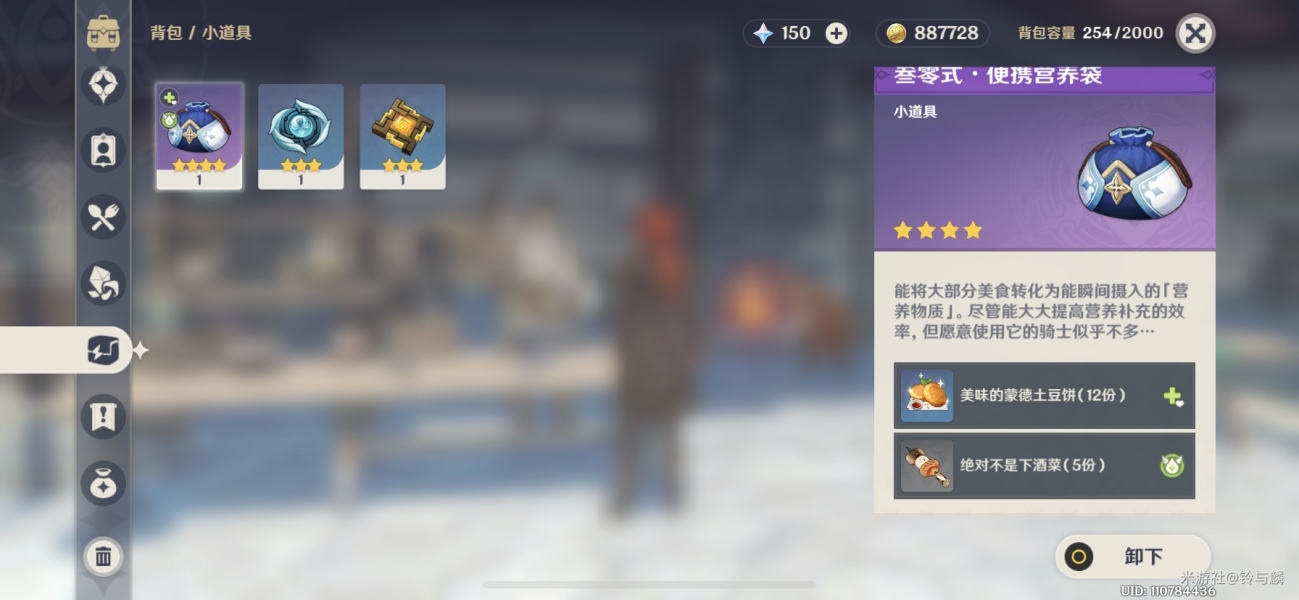Image resolution: width=1299 pixels, height=600 pixels.
Task: Close the inventory screen
Action: click(x=1195, y=33)
